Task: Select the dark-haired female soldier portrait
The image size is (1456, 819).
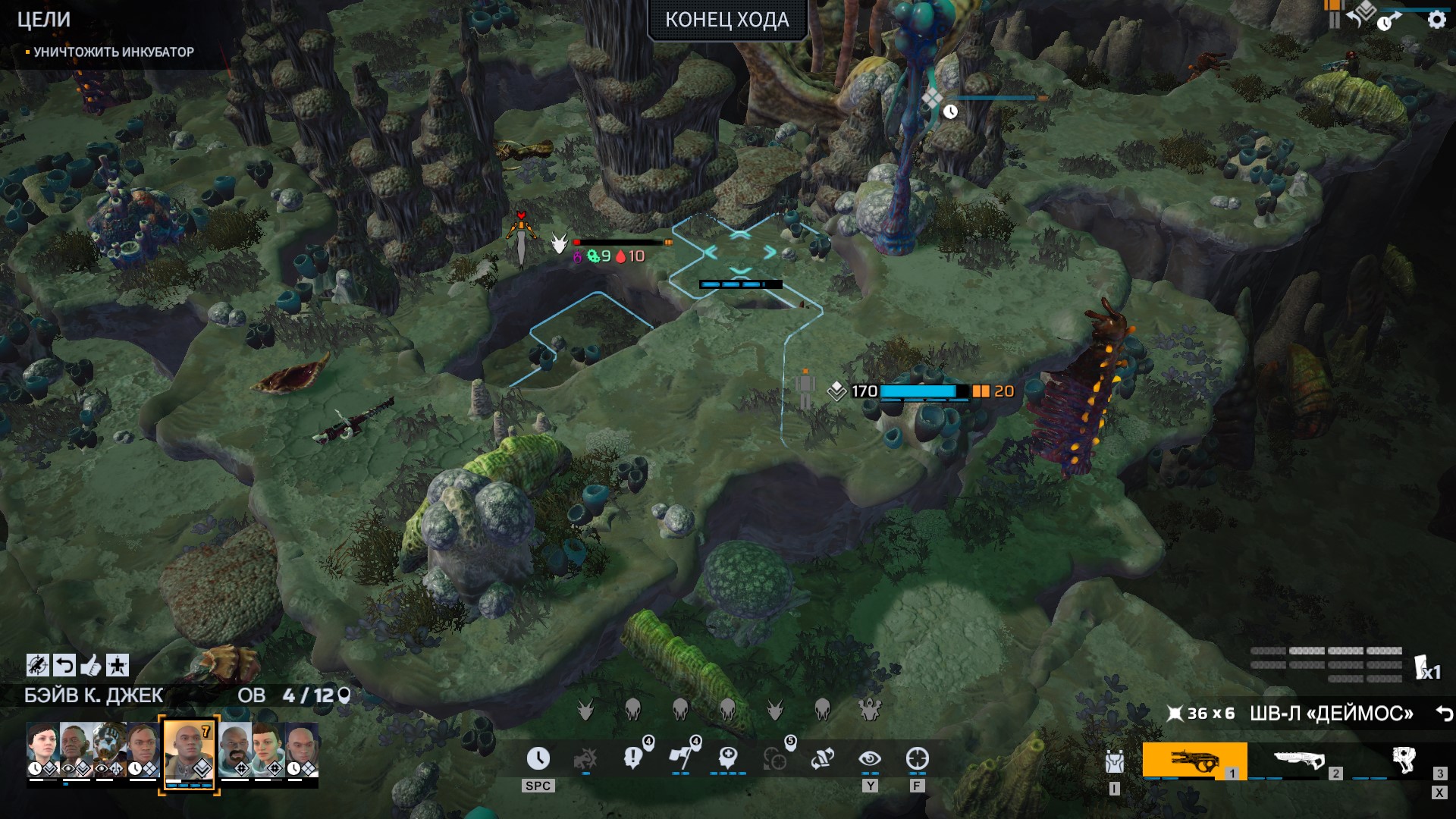Action: click(42, 746)
